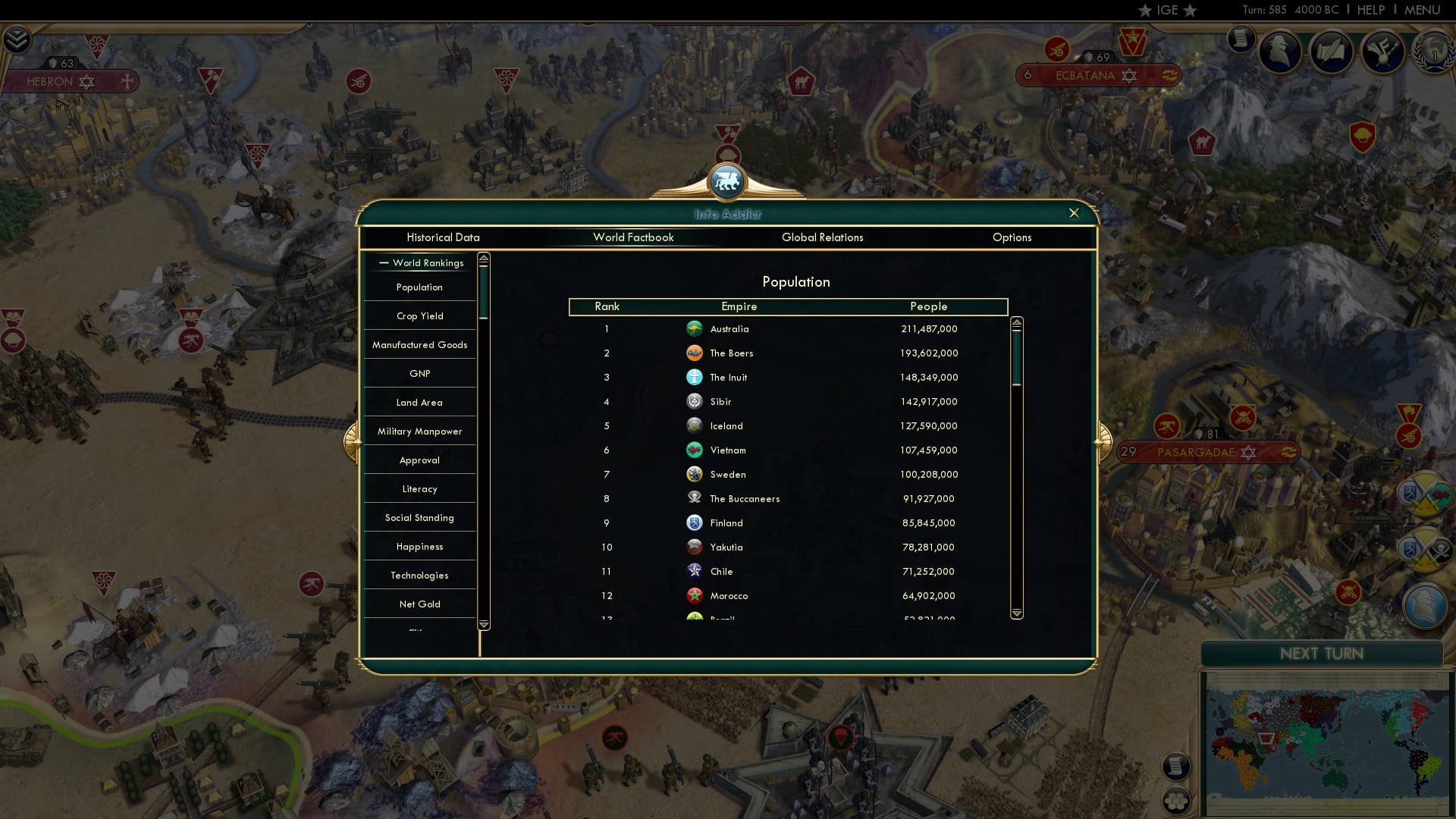The width and height of the screenshot is (1456, 819).
Task: Expand the Technologies ranking section
Action: [x=419, y=575]
